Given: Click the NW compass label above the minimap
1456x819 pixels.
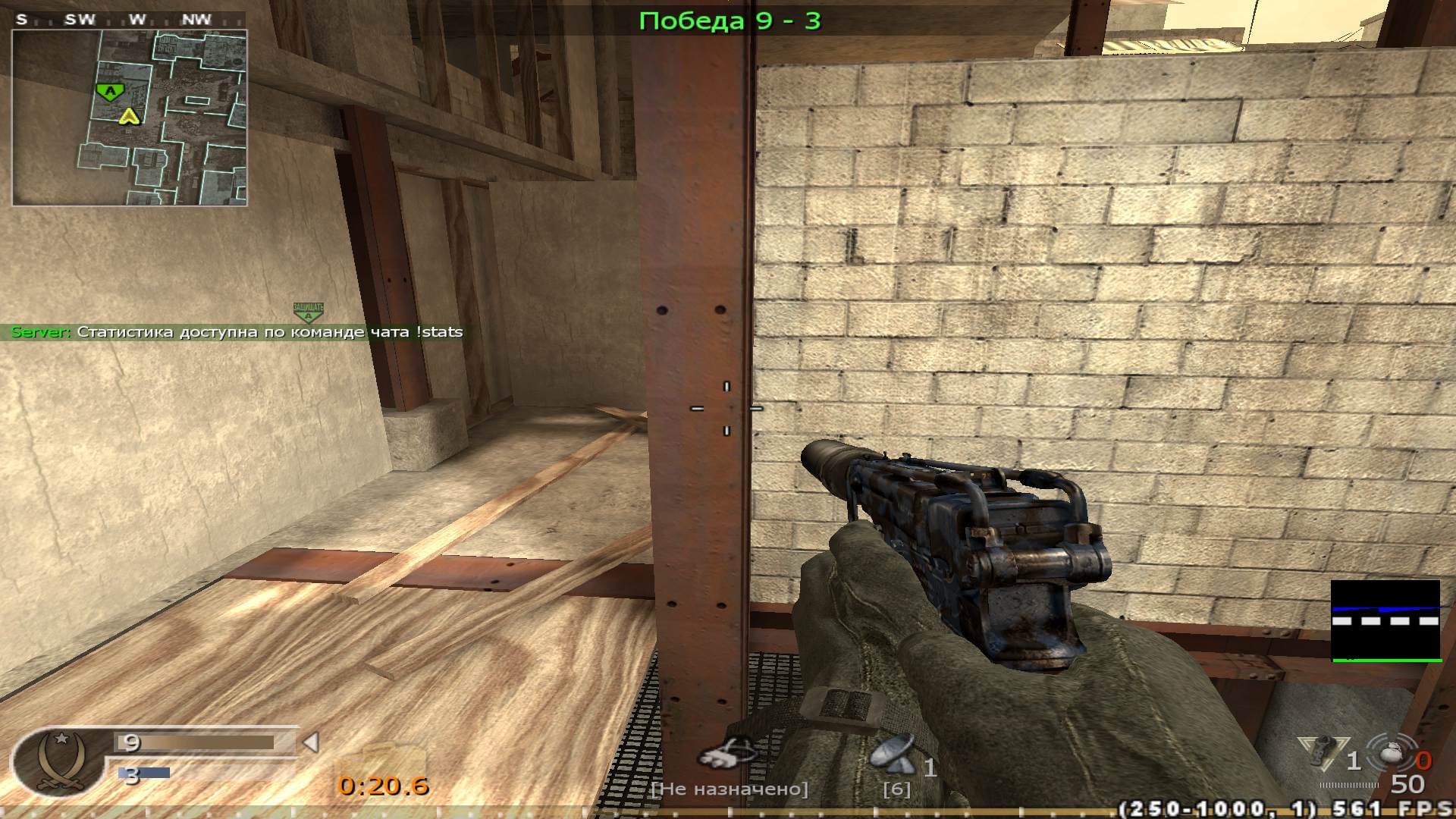Looking at the screenshot, I should click(x=196, y=20).
